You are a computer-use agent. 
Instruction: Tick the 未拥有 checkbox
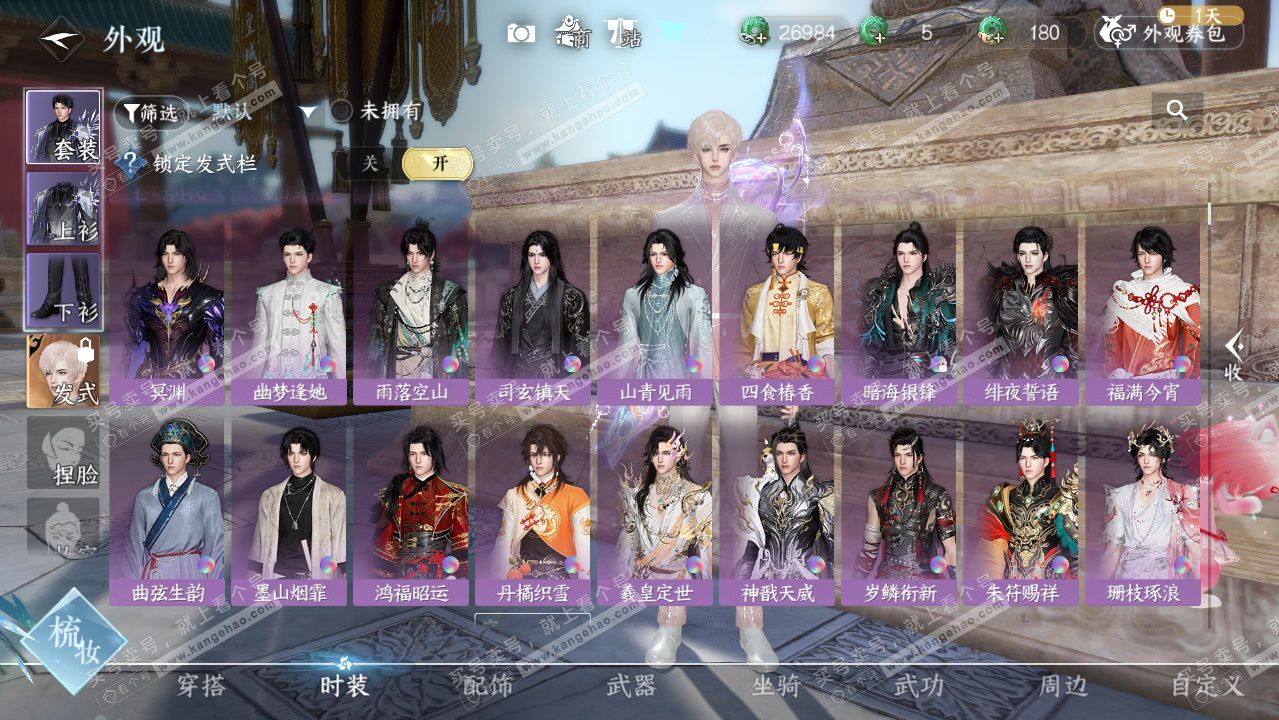(x=342, y=111)
